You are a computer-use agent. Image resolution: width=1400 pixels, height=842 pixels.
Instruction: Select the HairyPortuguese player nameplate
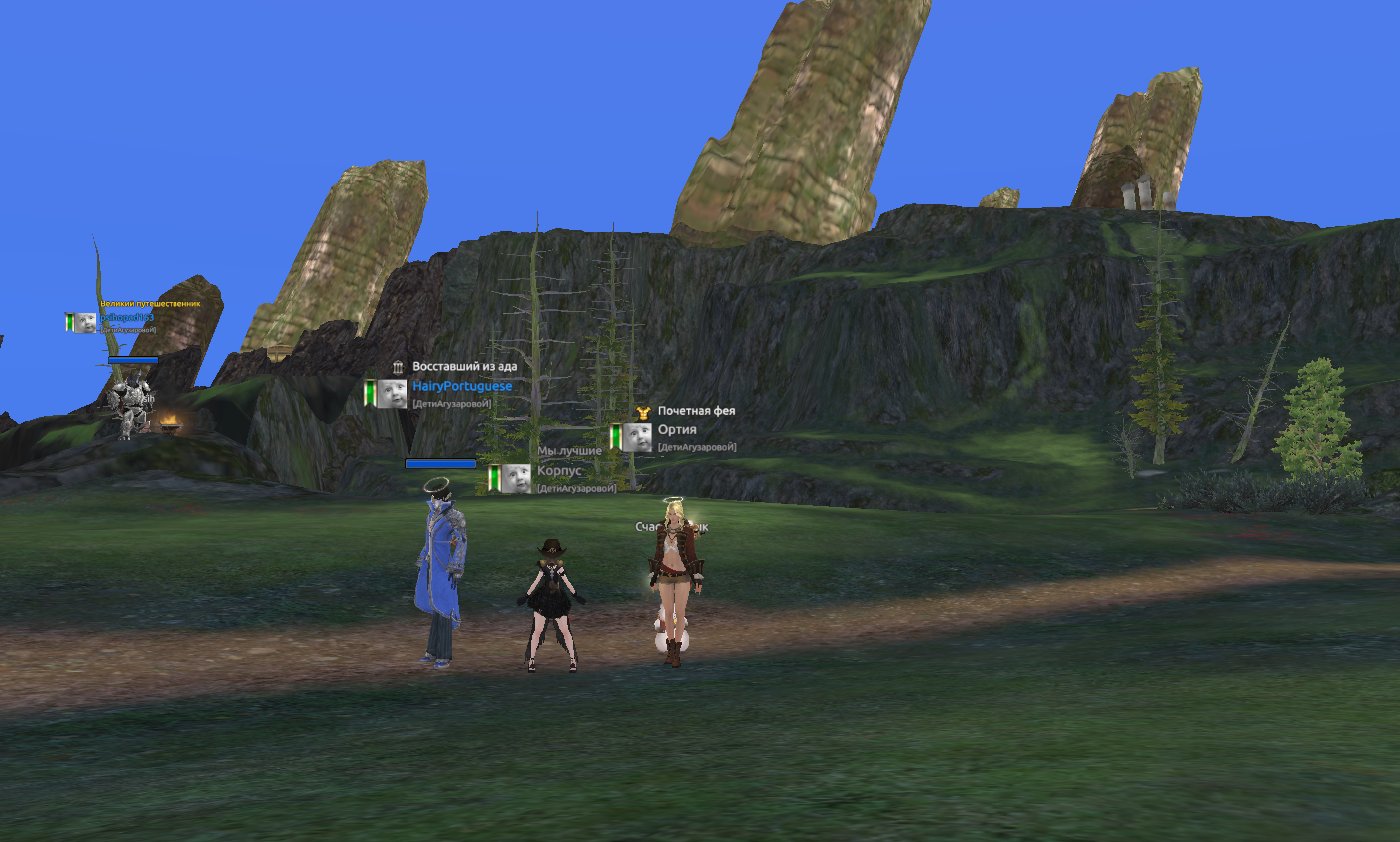pos(462,386)
